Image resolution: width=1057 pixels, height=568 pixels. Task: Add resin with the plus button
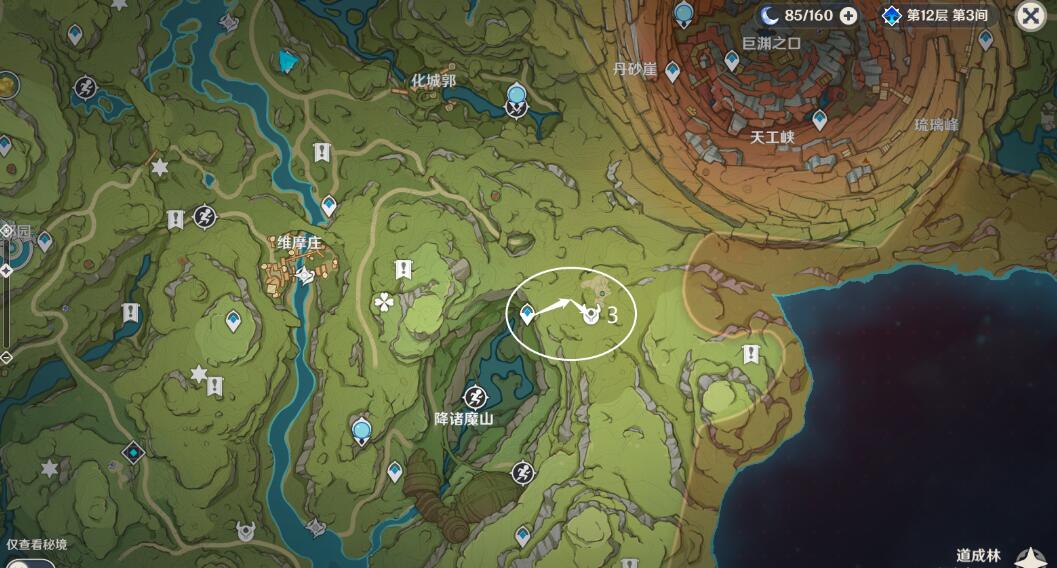point(848,15)
